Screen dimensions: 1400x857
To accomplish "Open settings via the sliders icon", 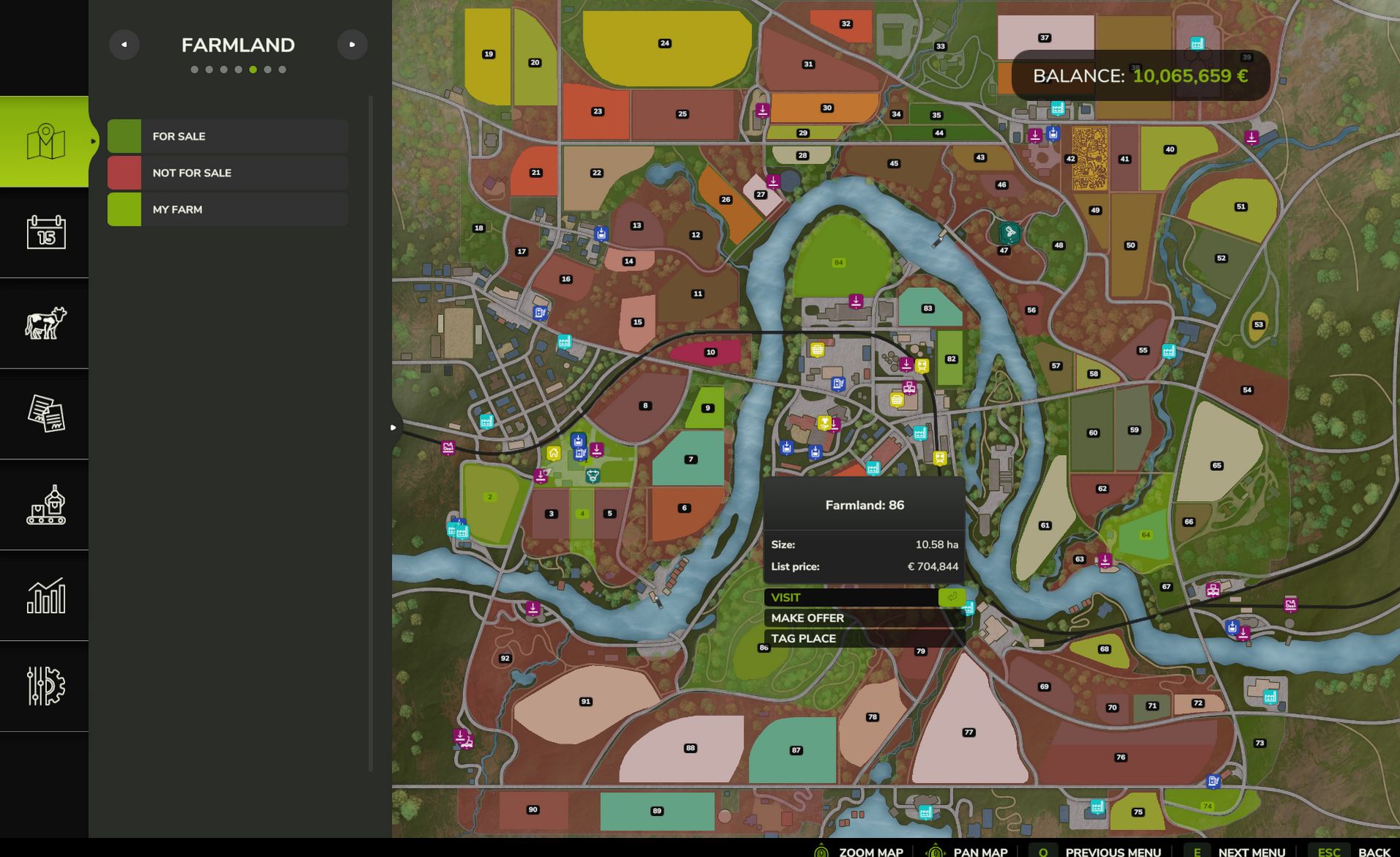I will pos(45,687).
